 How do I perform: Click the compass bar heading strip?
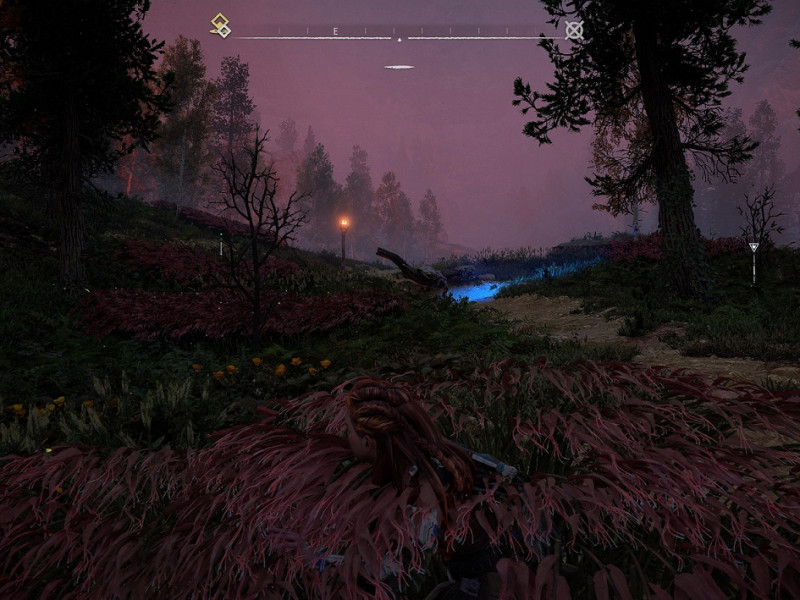398,32
